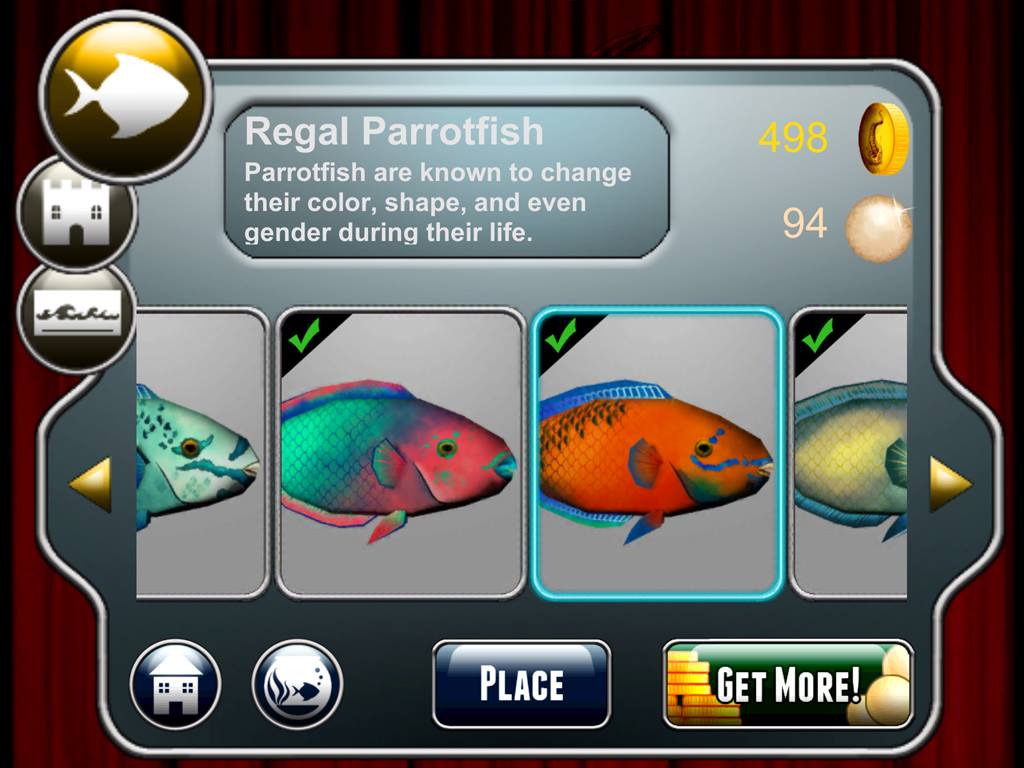The height and width of the screenshot is (768, 1024).
Task: Open the backgrounds tab with wave picture
Action: 77,315
